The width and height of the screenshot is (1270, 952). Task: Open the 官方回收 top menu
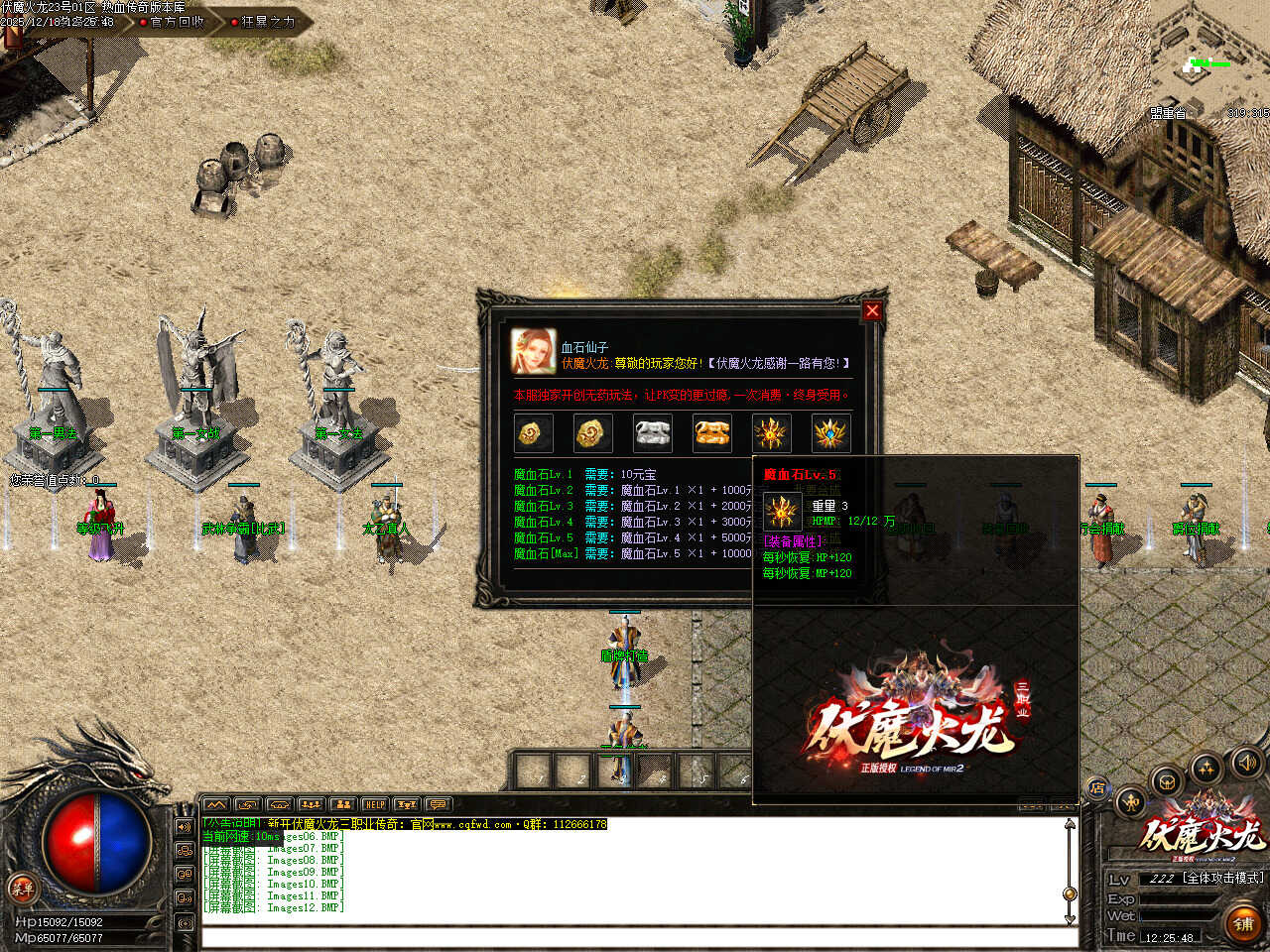coord(177,22)
